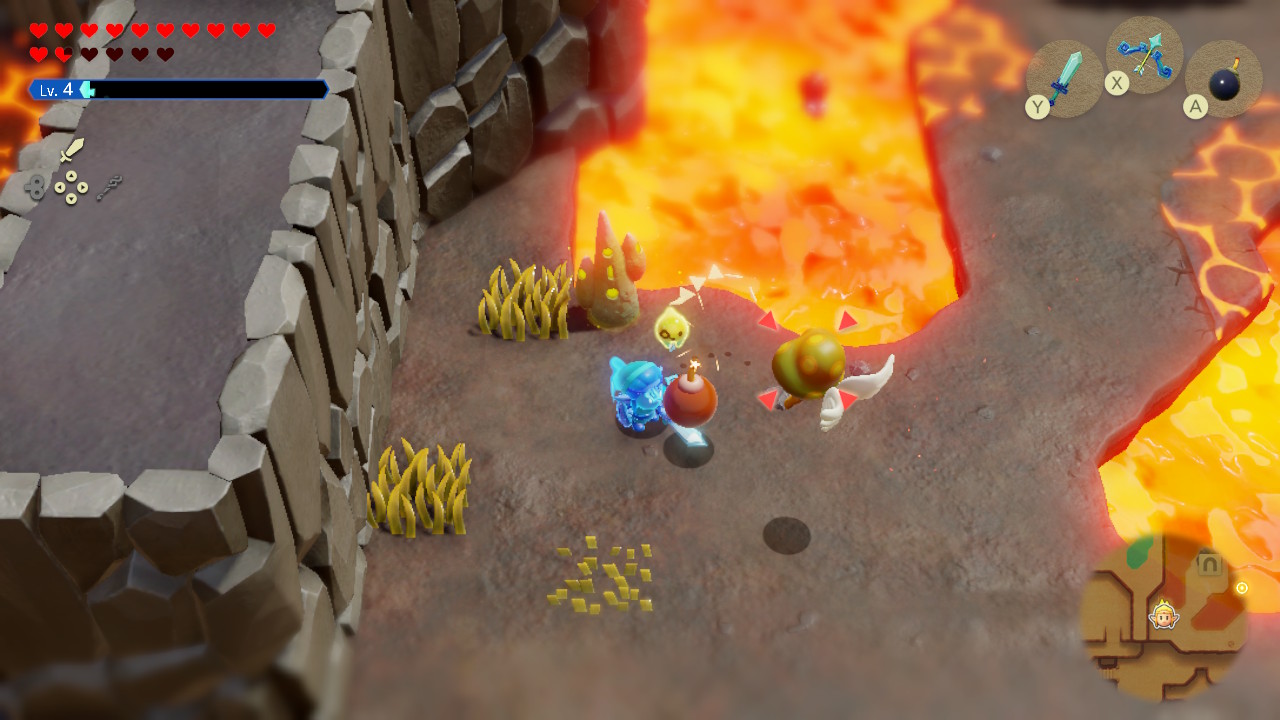Choose the greyed-out wind-up key icon

point(36,187)
